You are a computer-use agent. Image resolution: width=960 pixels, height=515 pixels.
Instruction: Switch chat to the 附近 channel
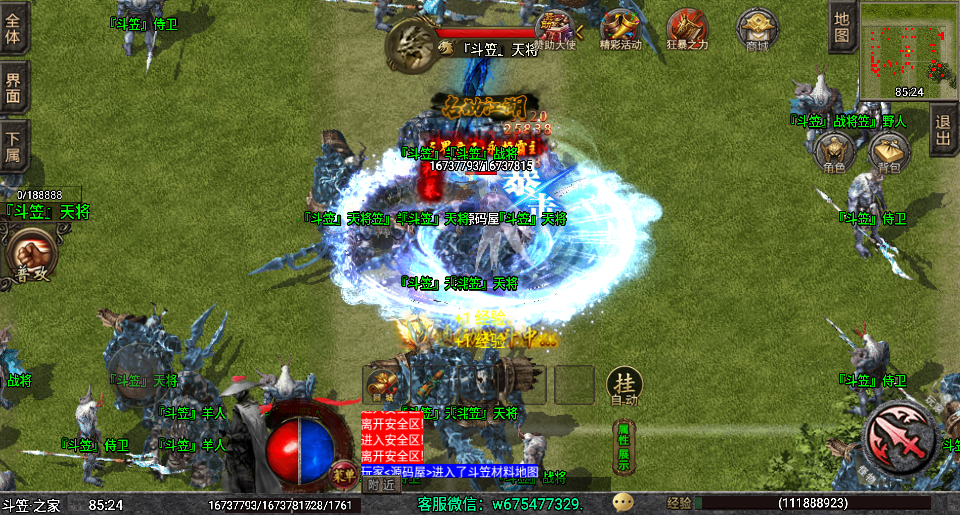(382, 485)
